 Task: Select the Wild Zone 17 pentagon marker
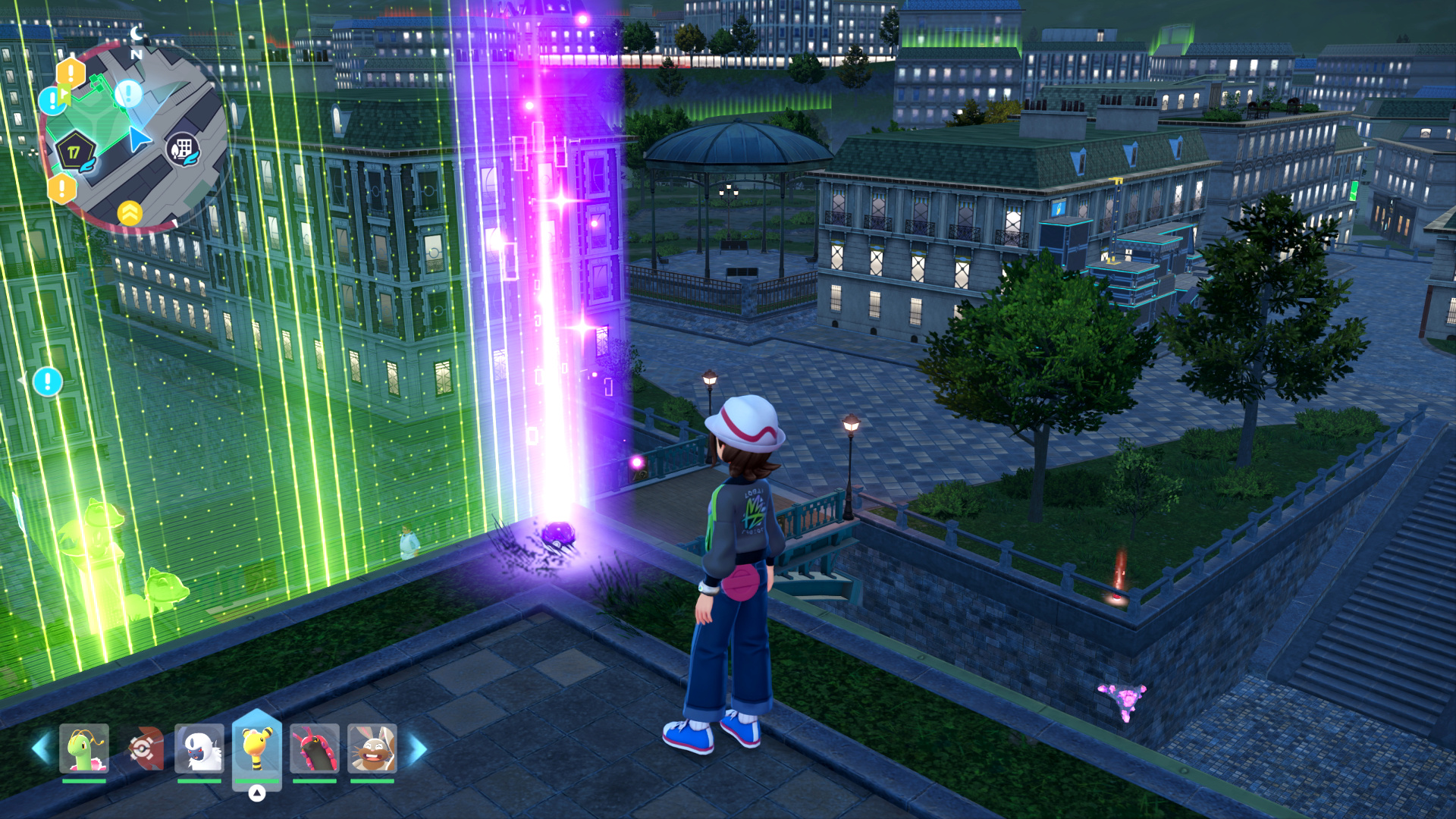[74, 151]
